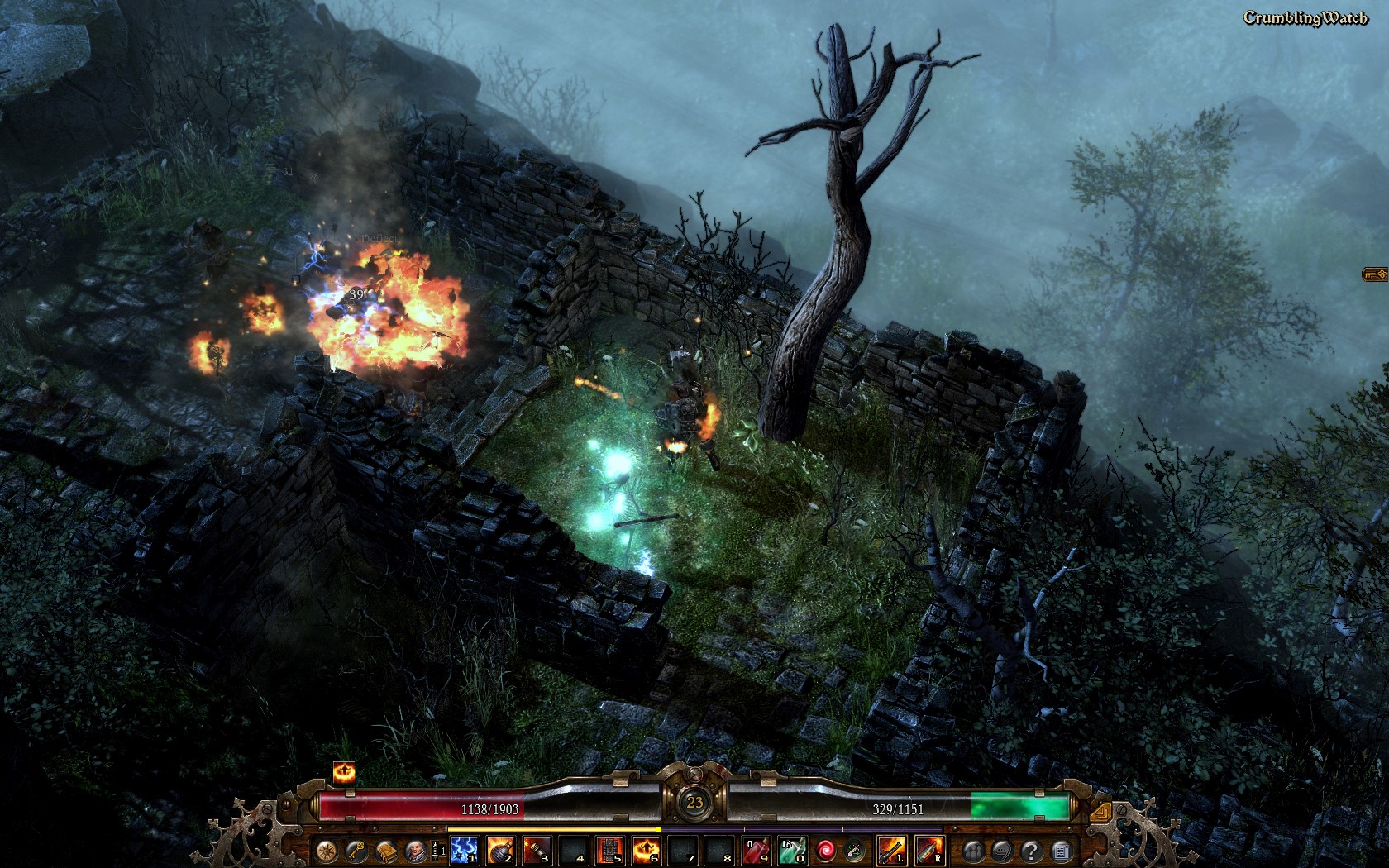Image resolution: width=1389 pixels, height=868 pixels.
Task: Open the multiplayer party button
Action: click(973, 851)
